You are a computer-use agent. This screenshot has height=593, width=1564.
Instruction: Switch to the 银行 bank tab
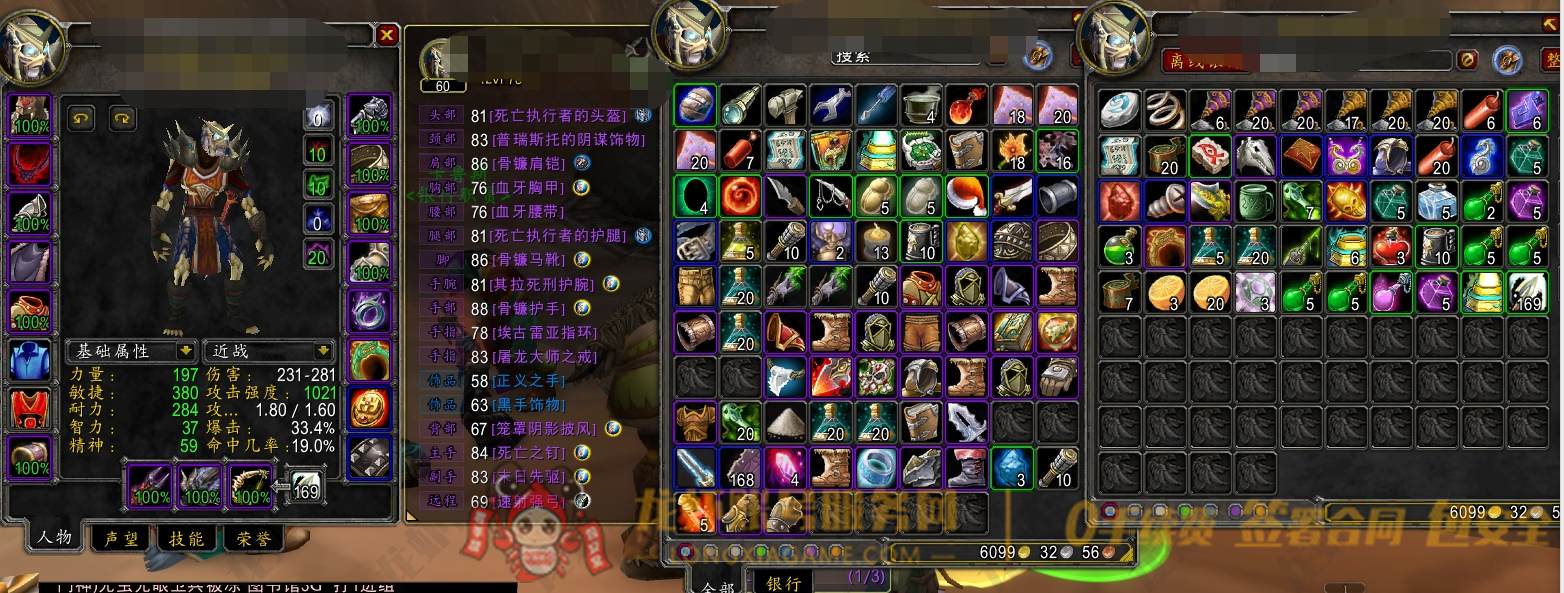[x=783, y=583]
